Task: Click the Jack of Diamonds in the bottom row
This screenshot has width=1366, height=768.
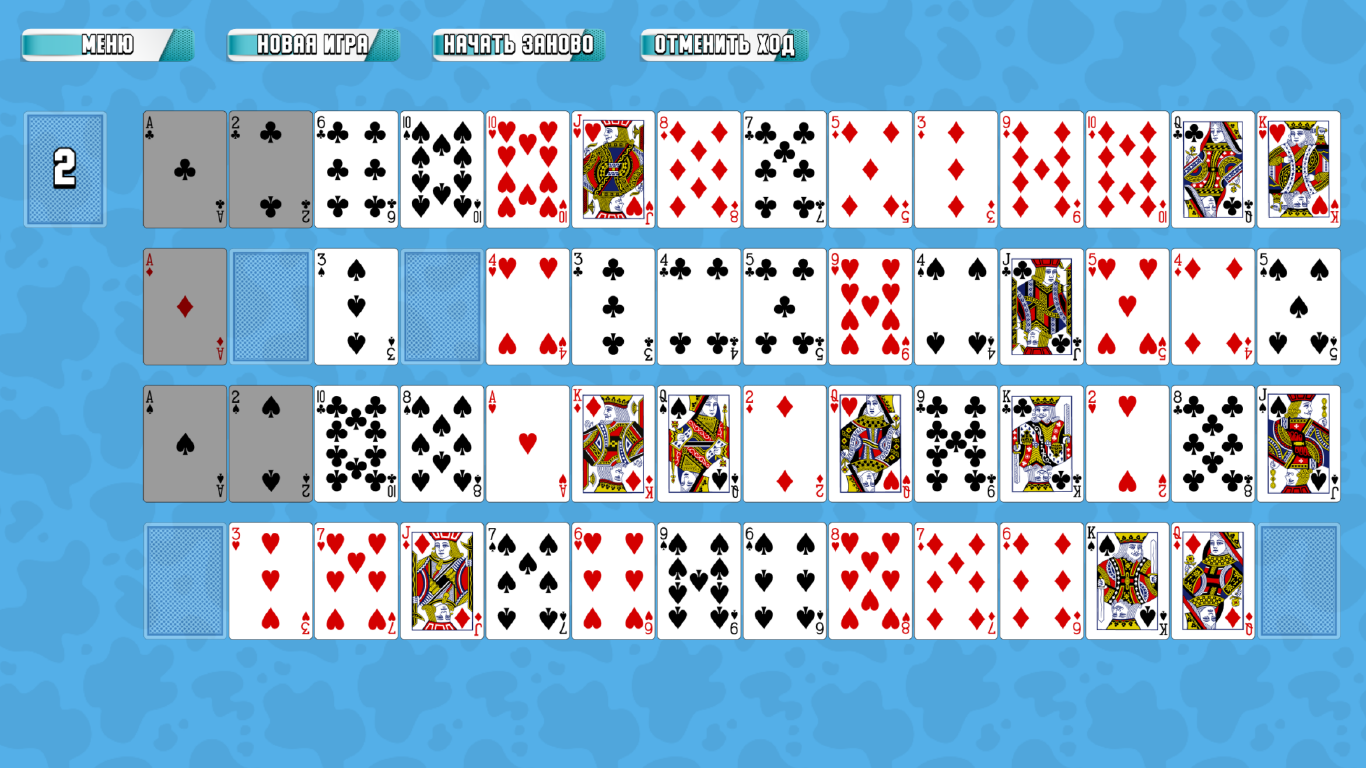Action: [442, 578]
